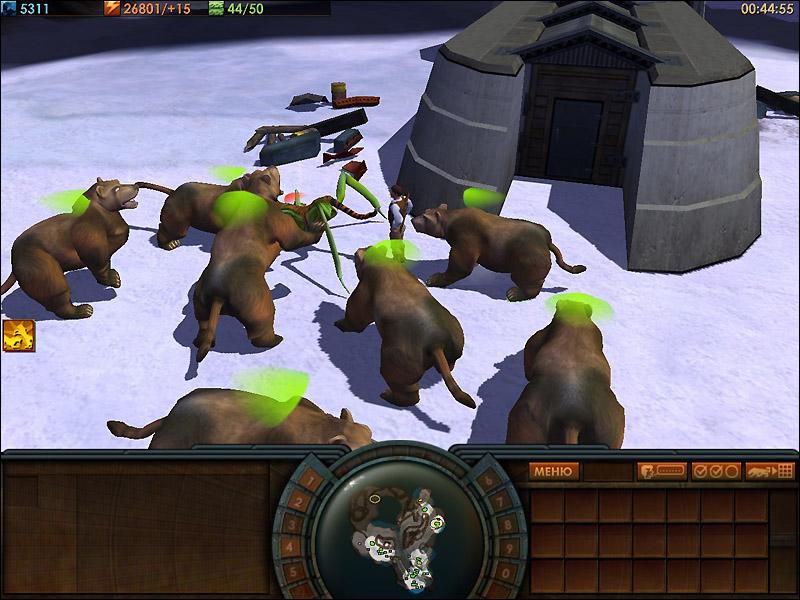
Task: Select control group 7 on the minimap ring
Action: 502,500
